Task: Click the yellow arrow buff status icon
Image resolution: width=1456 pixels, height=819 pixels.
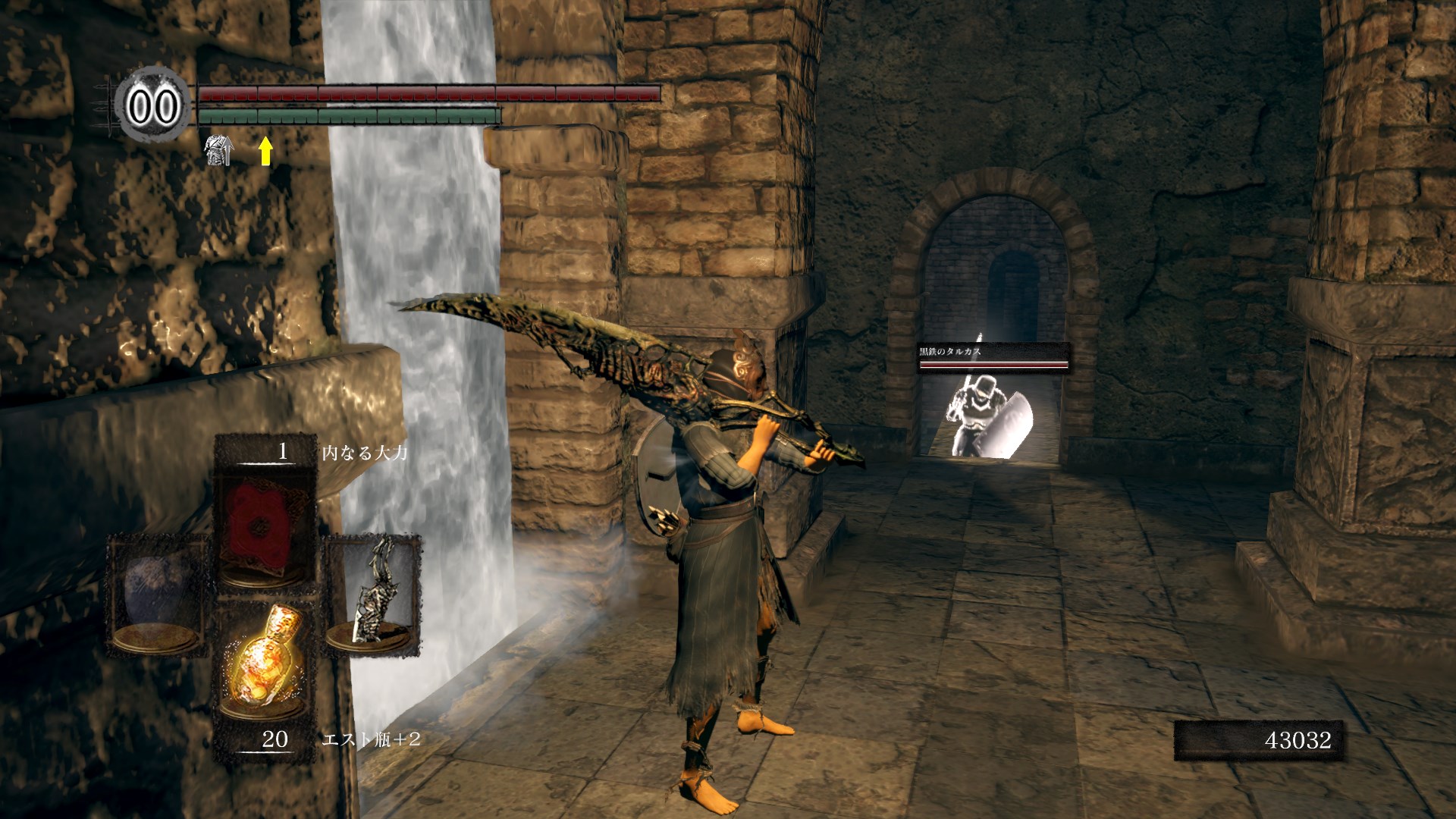Action: tap(265, 150)
